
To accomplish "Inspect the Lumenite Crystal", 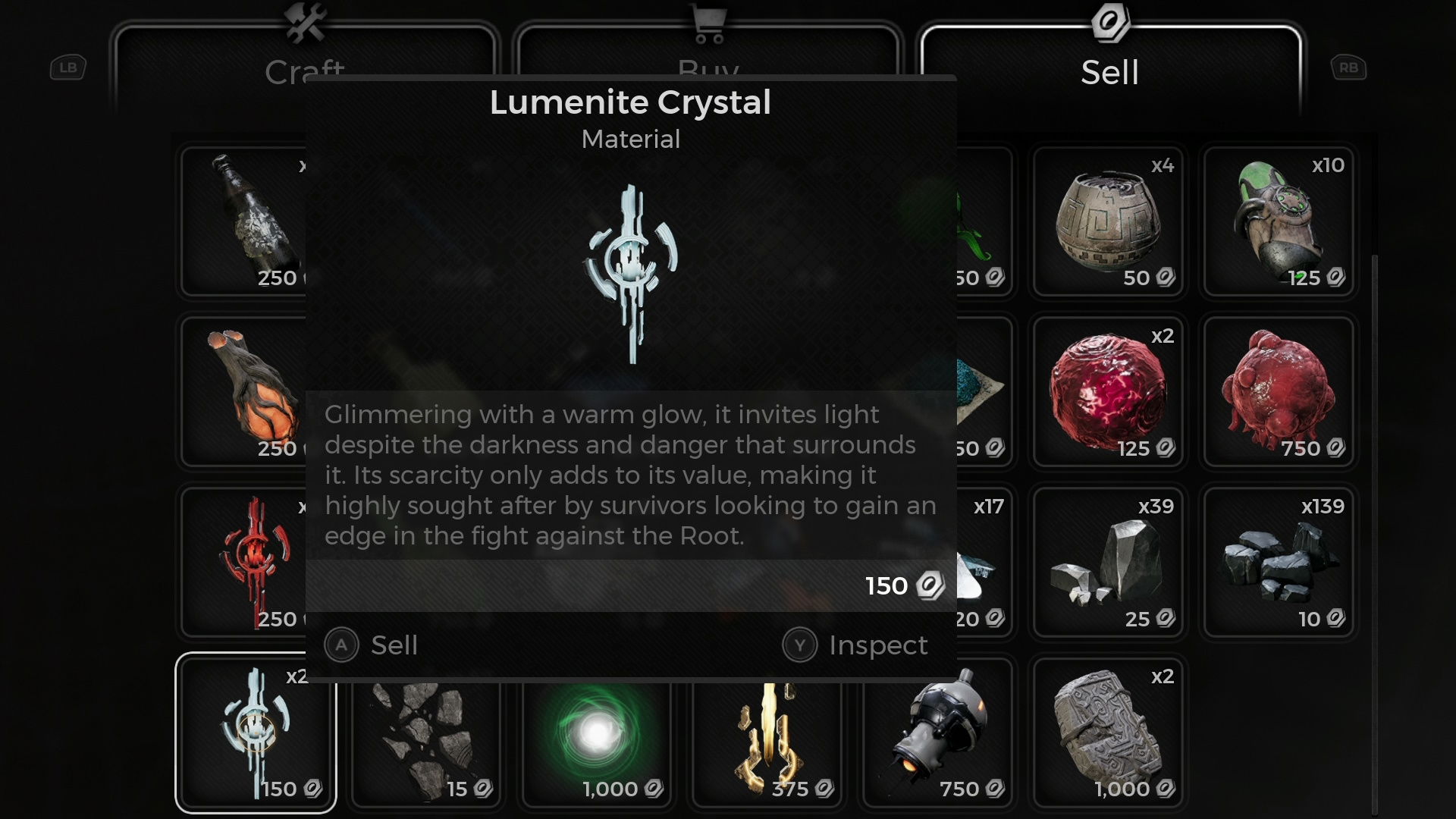I will [856, 645].
